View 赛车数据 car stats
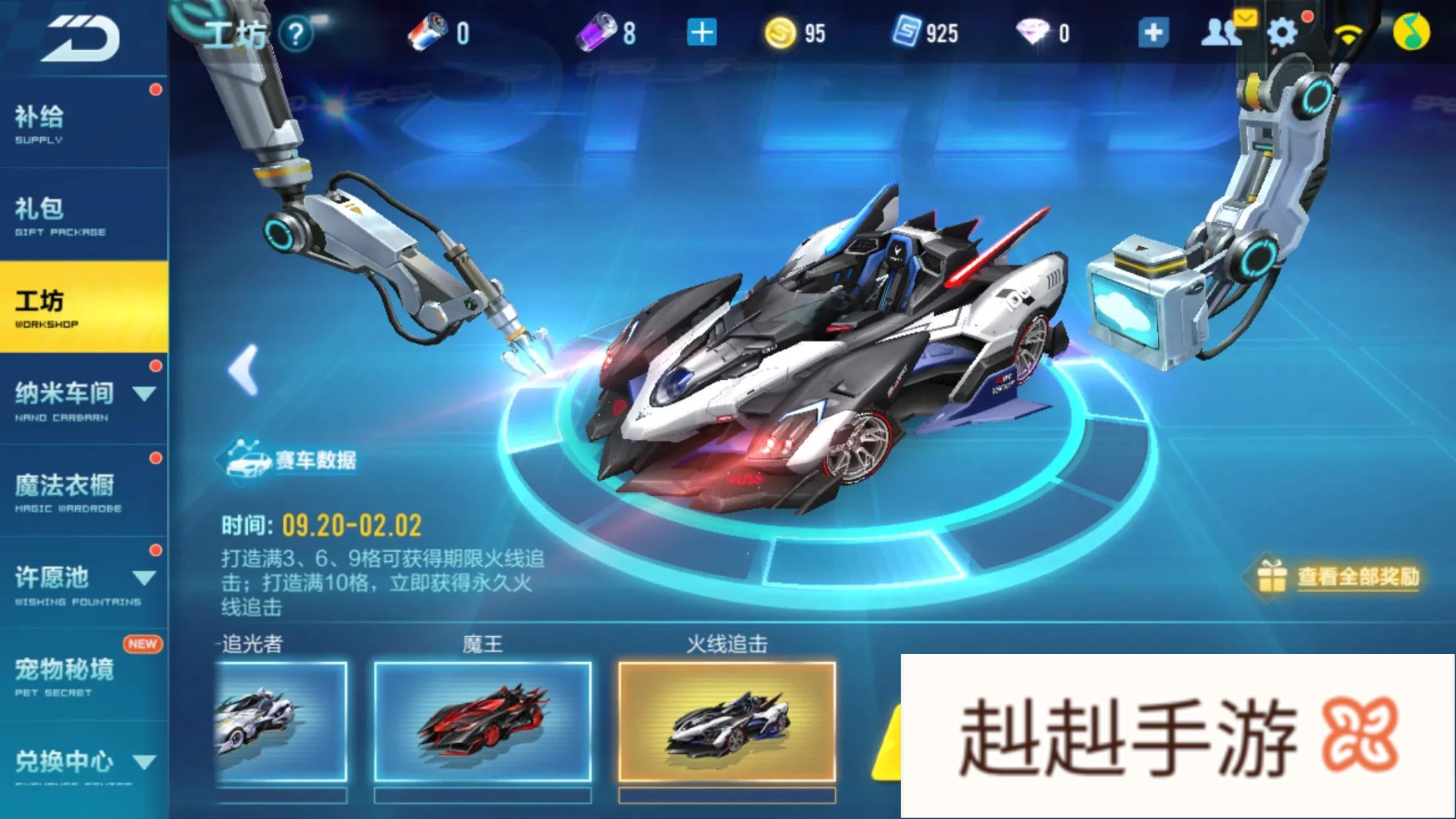 (x=290, y=460)
